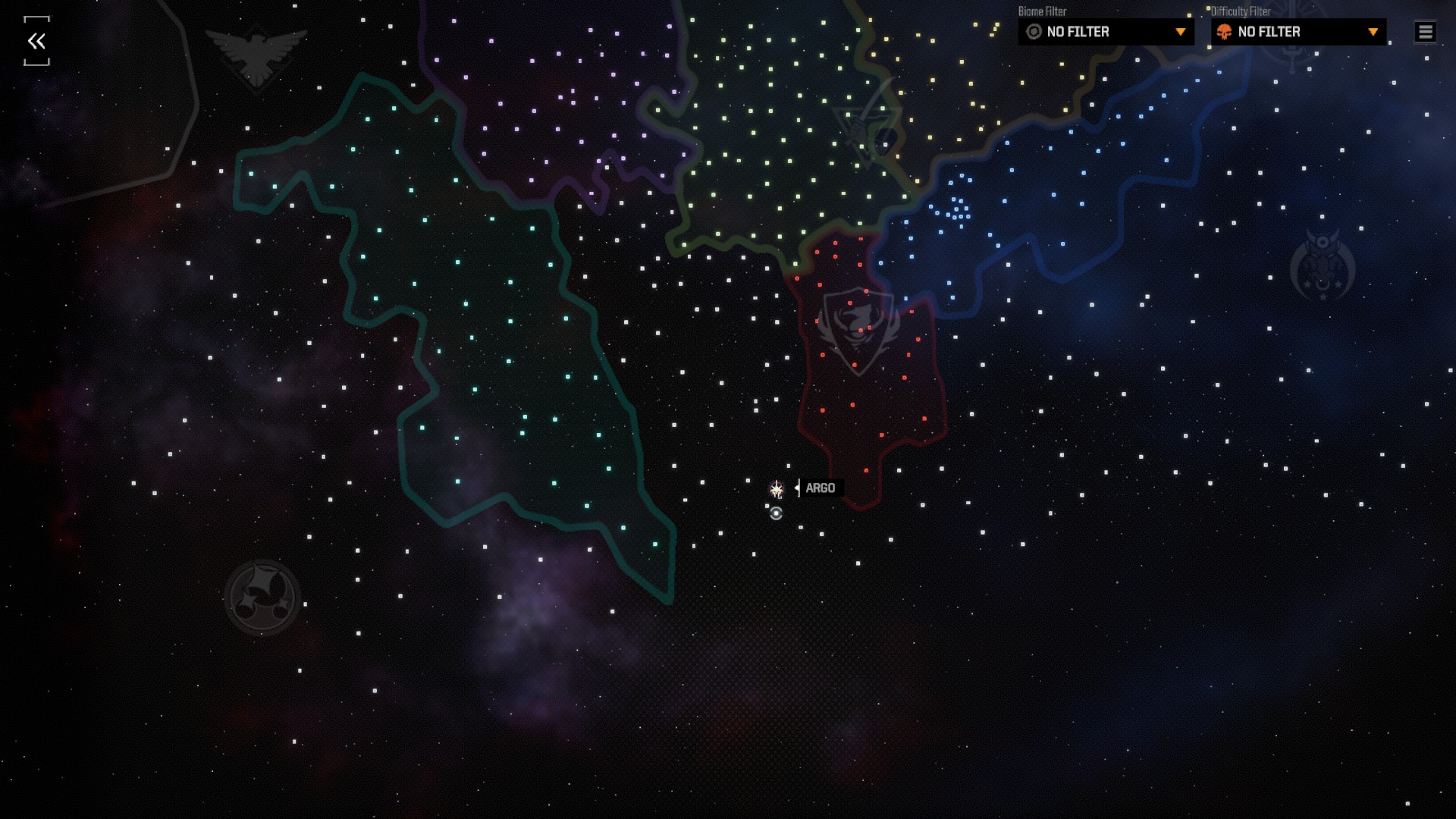Click the orange skull icon in Difficulty Filter
The image size is (1456, 819).
[1224, 32]
